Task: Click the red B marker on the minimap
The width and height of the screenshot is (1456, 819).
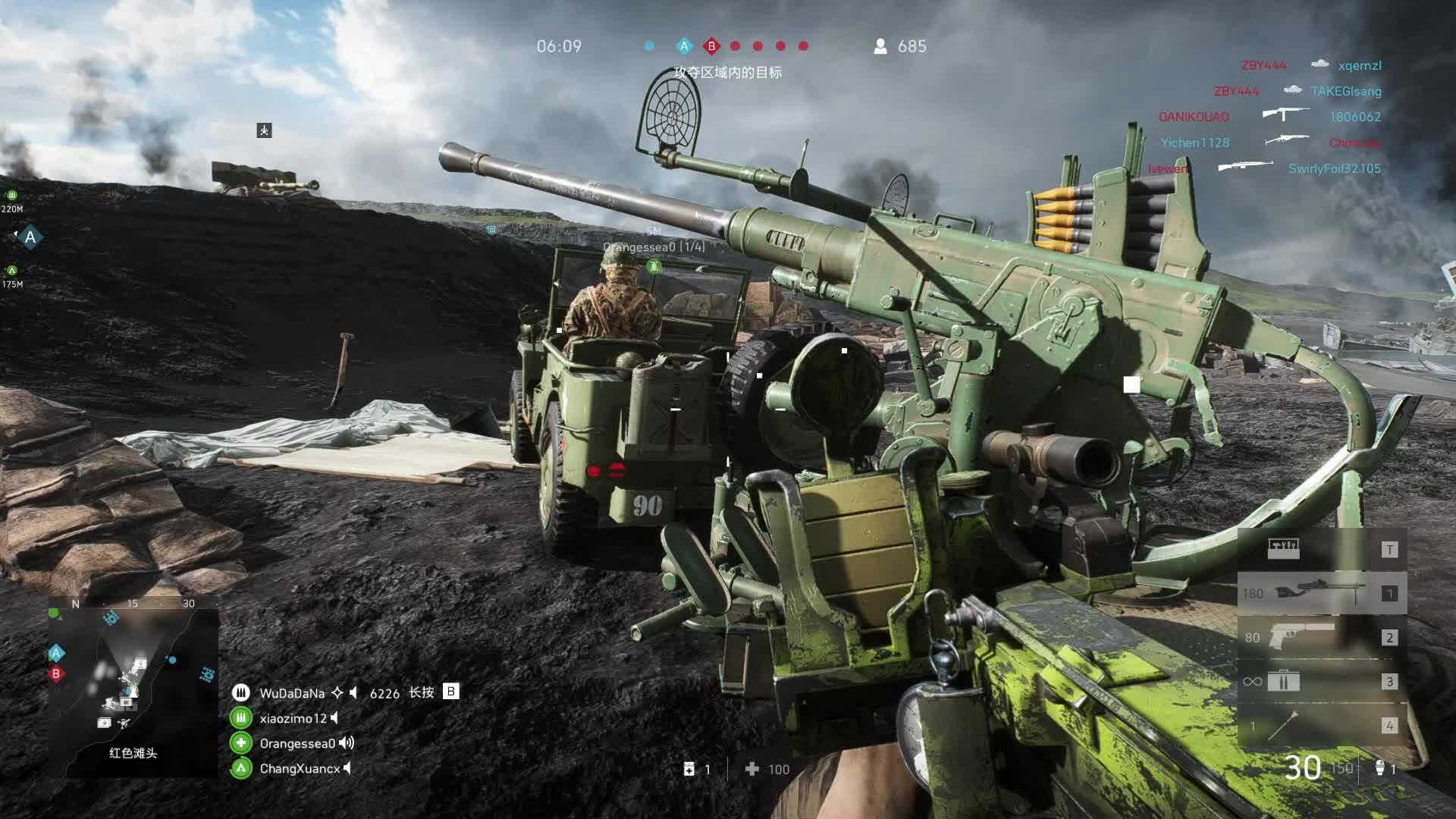Action: (x=56, y=673)
